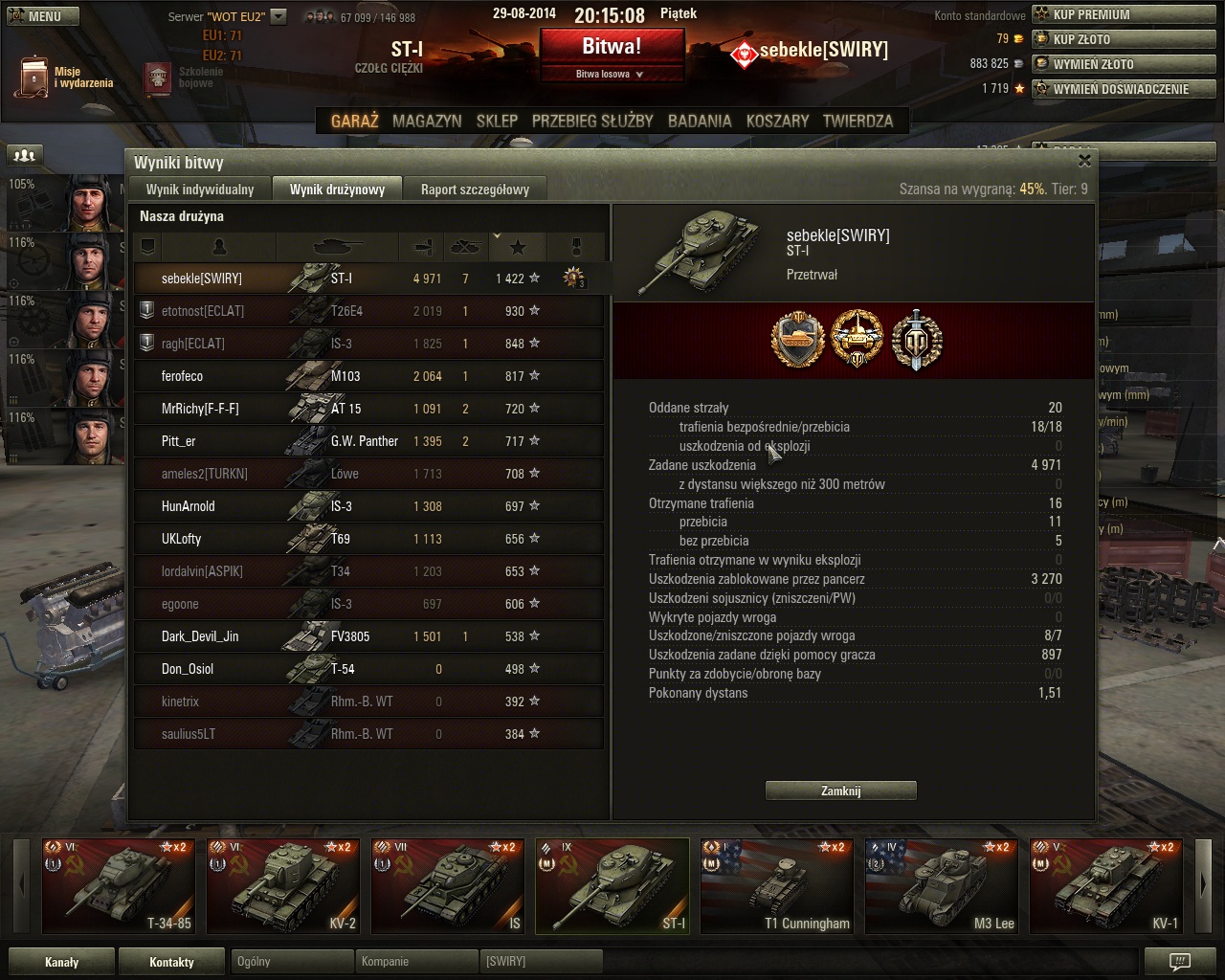1225x980 pixels.
Task: Select the KV-2 tank in the carousel
Action: click(x=283, y=885)
